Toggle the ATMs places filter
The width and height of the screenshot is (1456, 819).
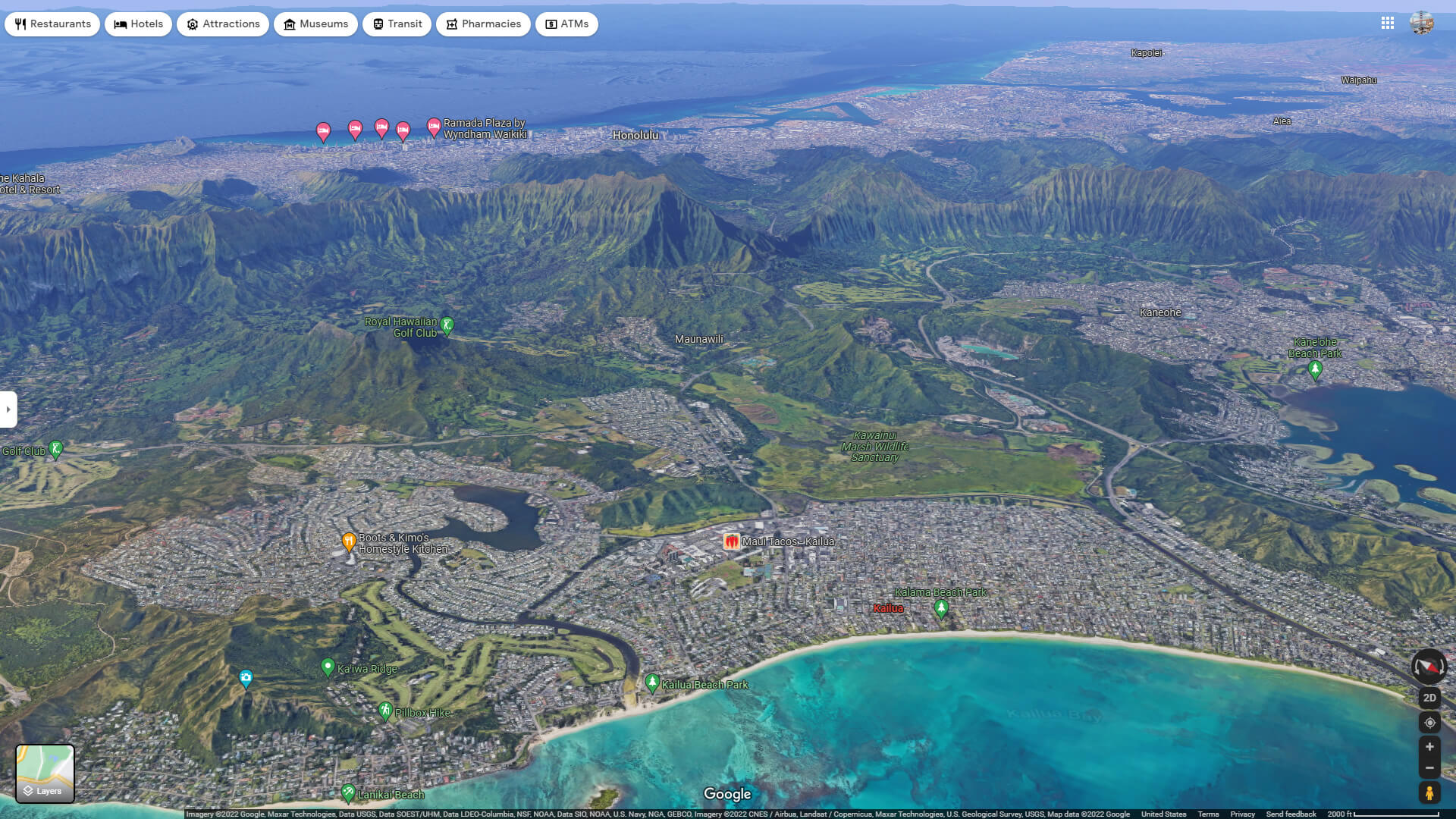click(x=566, y=24)
